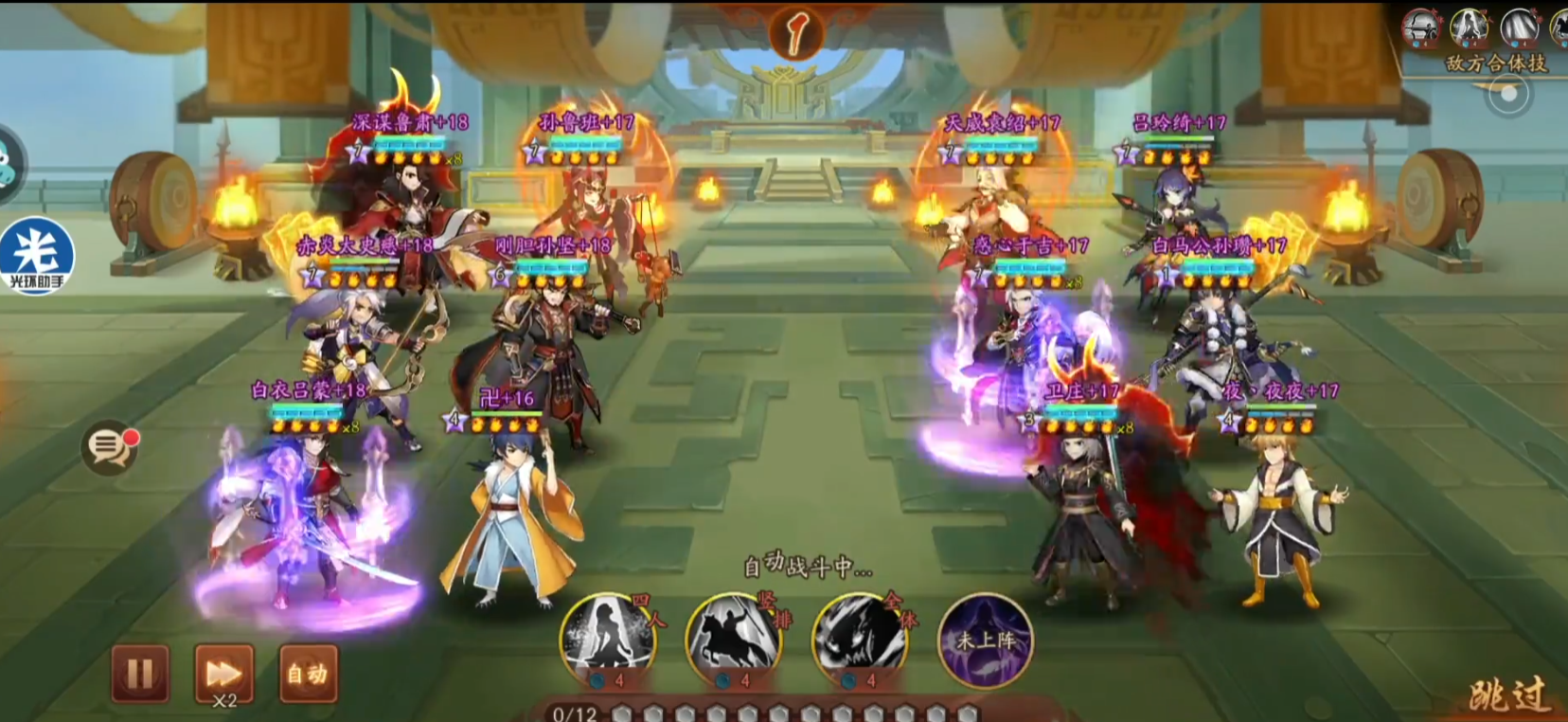The width and height of the screenshot is (1568, 722).
Task: Tap the floating assistive-touch circle button
Action: (x=1507, y=94)
